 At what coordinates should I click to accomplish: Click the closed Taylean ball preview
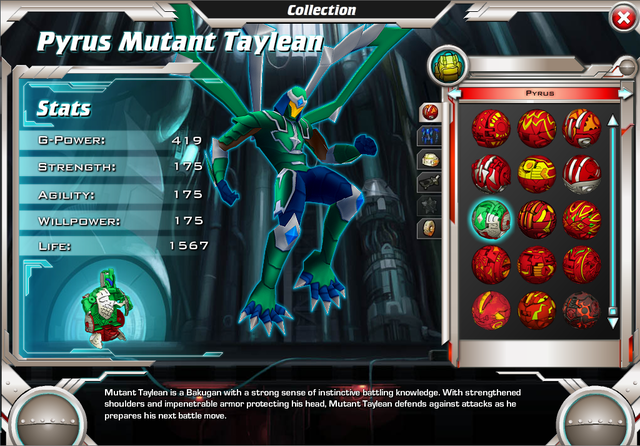tap(102, 305)
